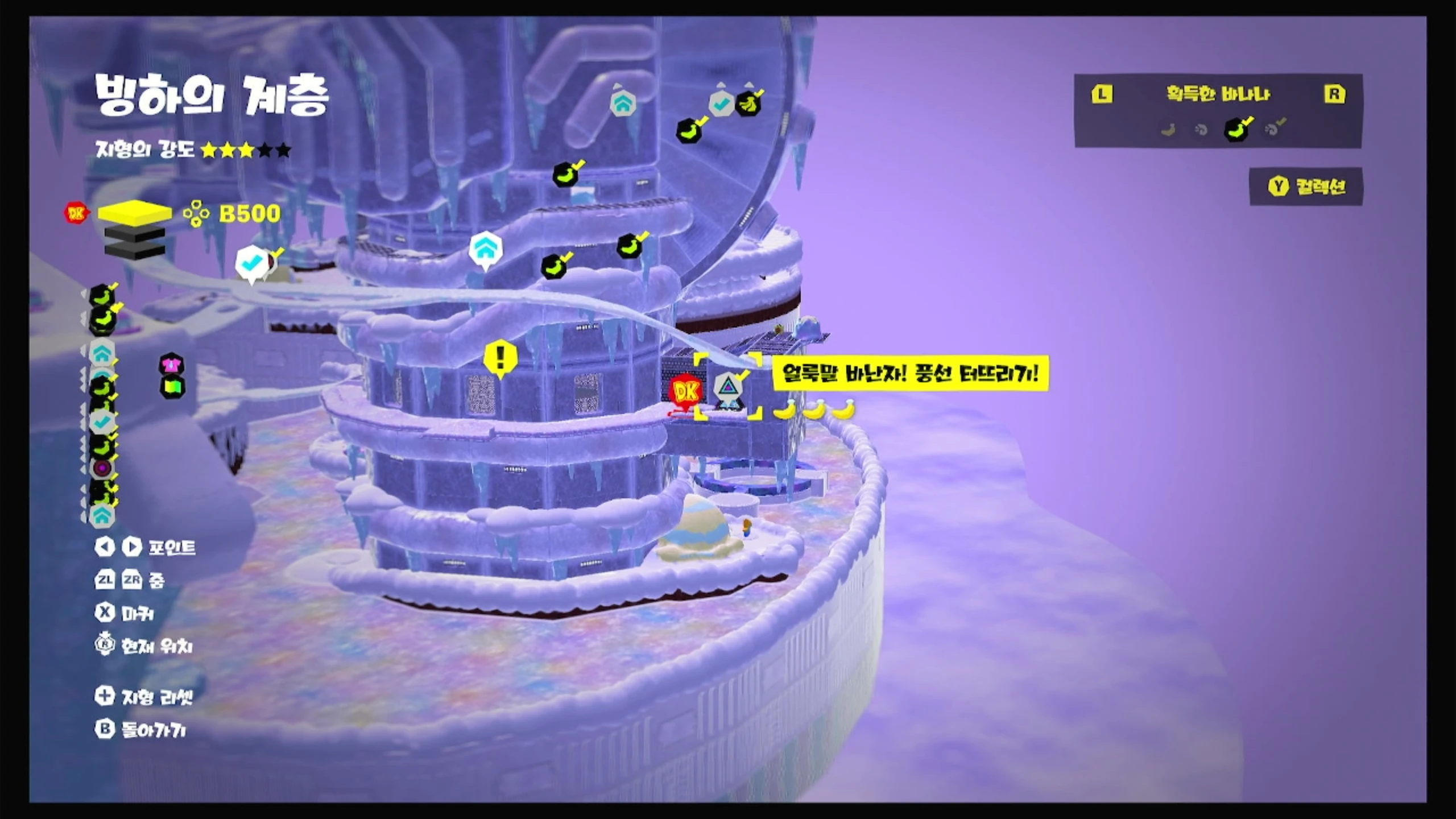The height and width of the screenshot is (819, 1456).
Task: Click the green cube marker below the shirt
Action: click(x=172, y=387)
